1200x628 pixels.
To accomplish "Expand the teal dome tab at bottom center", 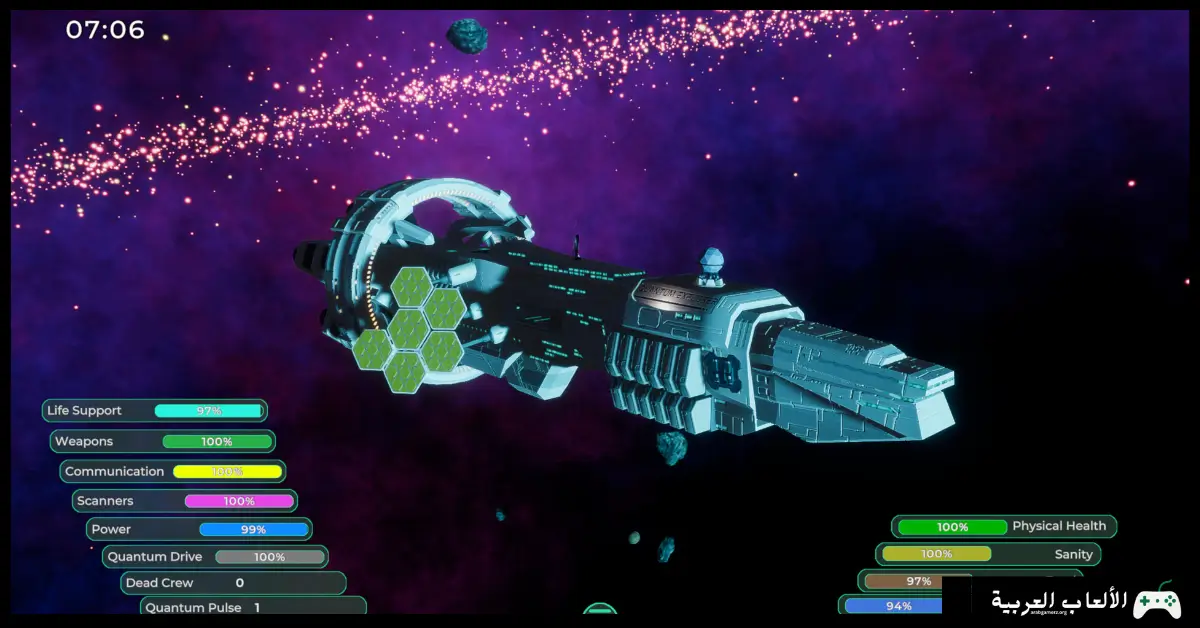I will [x=599, y=608].
